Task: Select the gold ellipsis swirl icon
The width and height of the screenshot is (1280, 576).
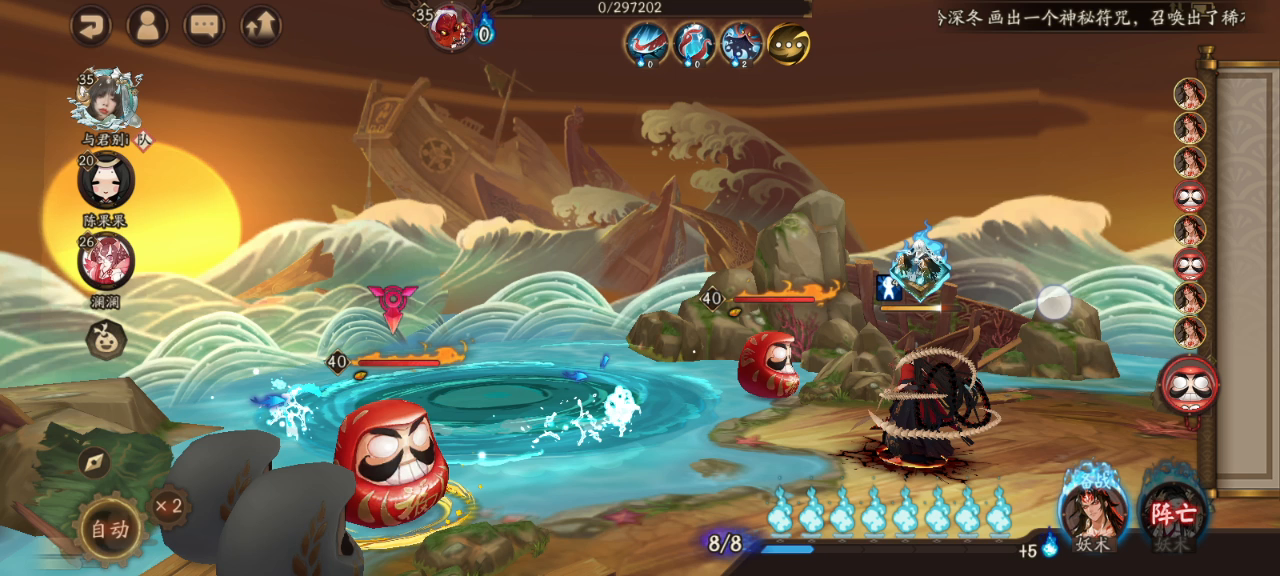Action: click(x=788, y=44)
